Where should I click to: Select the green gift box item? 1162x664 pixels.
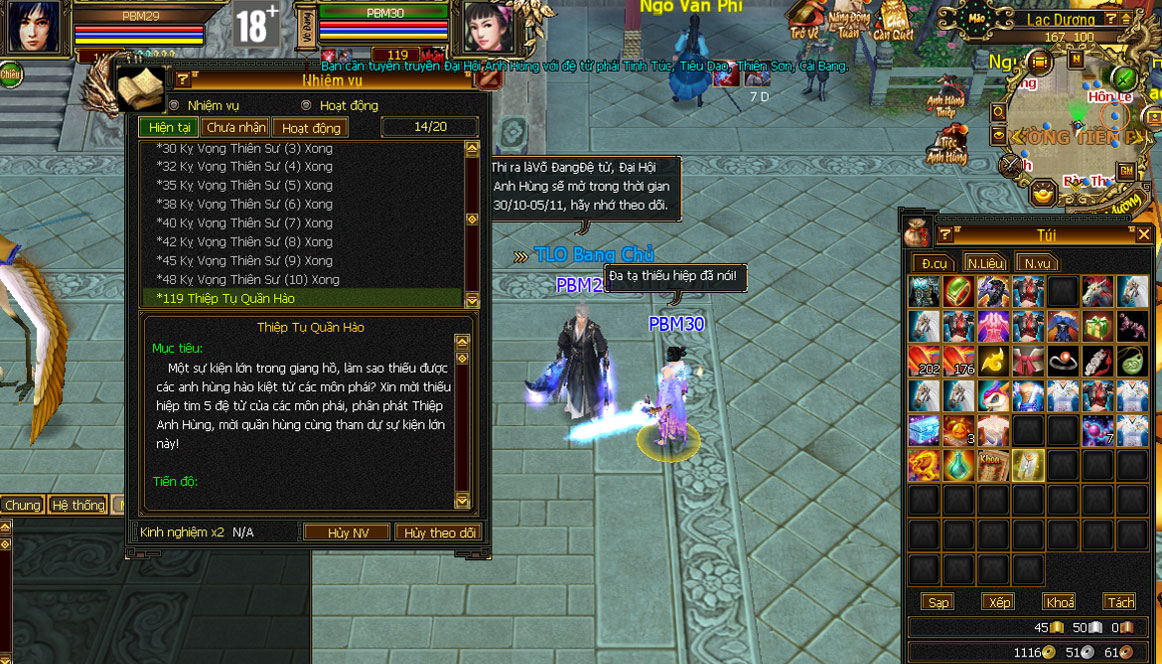[1099, 326]
